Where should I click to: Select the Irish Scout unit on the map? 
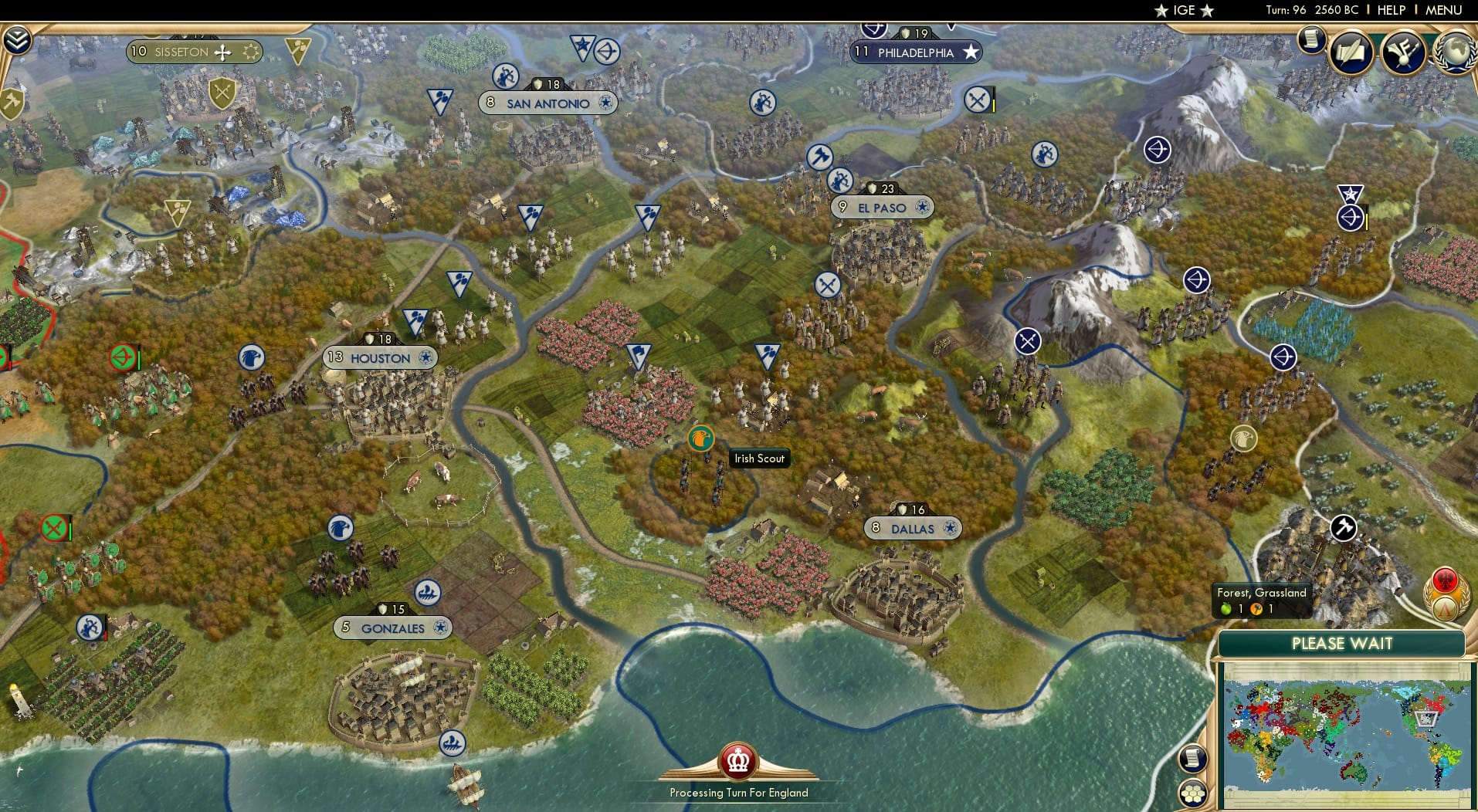(700, 437)
